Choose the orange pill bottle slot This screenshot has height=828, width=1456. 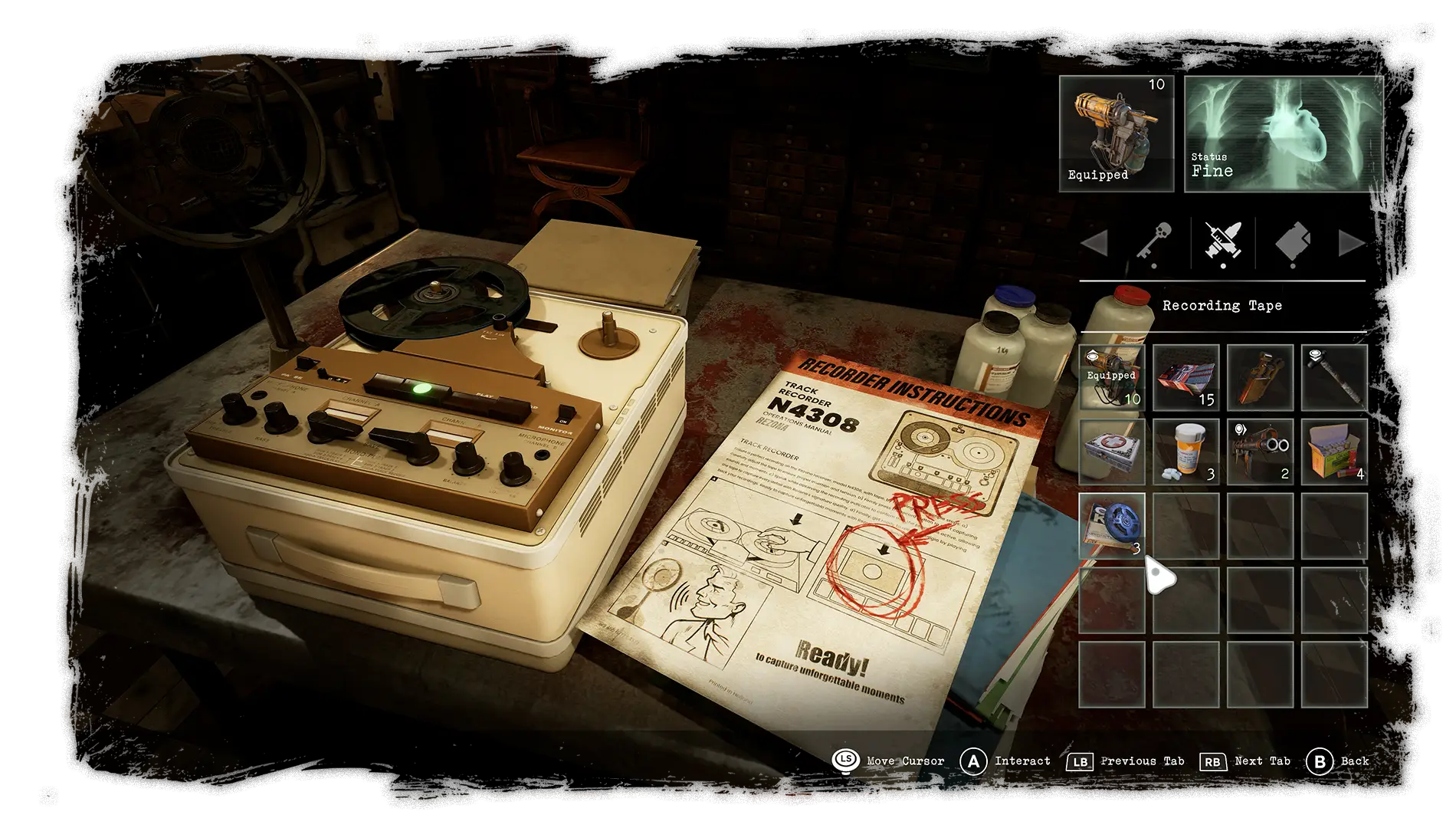tap(1185, 452)
